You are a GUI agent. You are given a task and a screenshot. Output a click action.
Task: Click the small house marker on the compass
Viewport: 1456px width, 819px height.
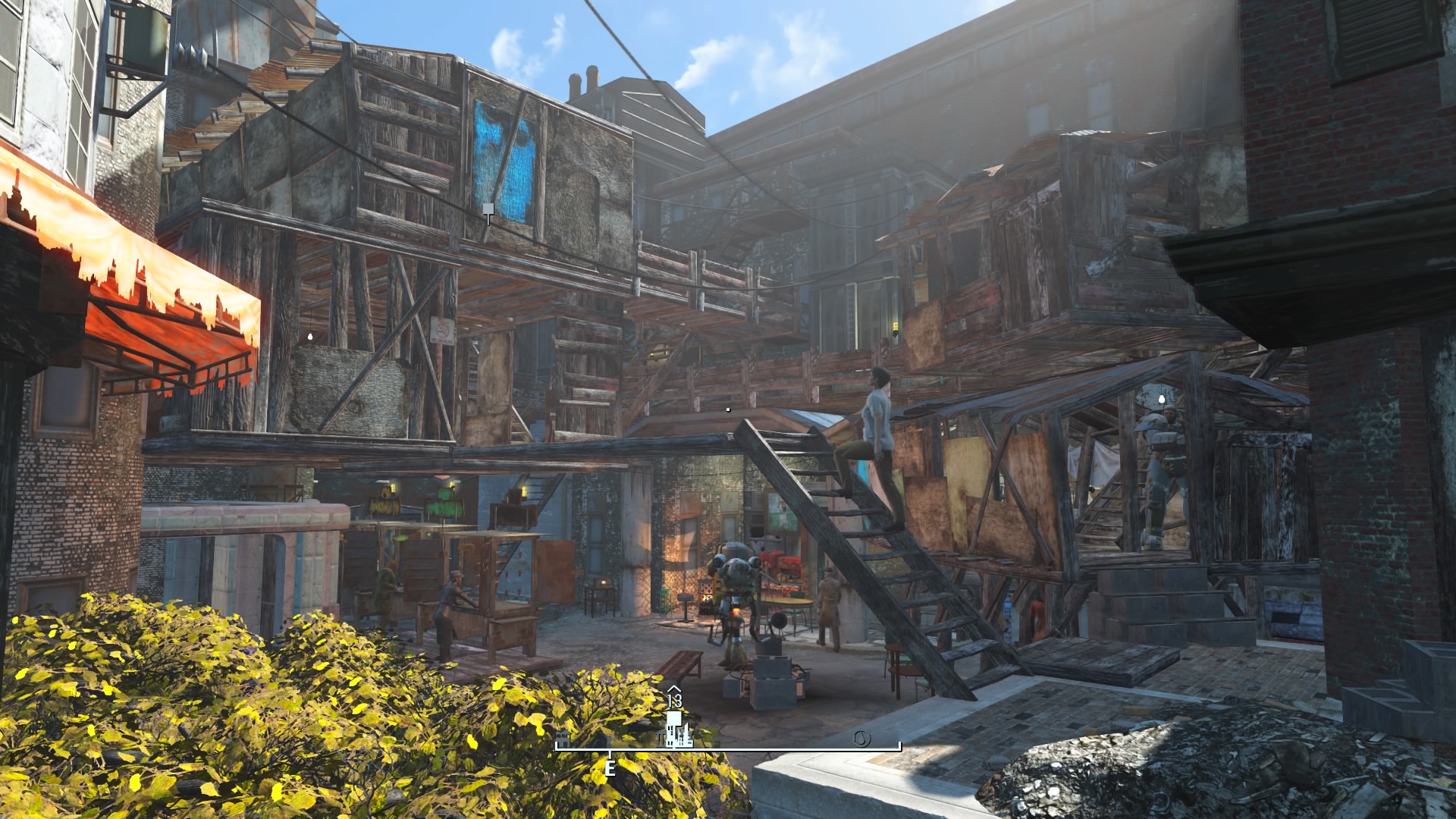[x=563, y=739]
